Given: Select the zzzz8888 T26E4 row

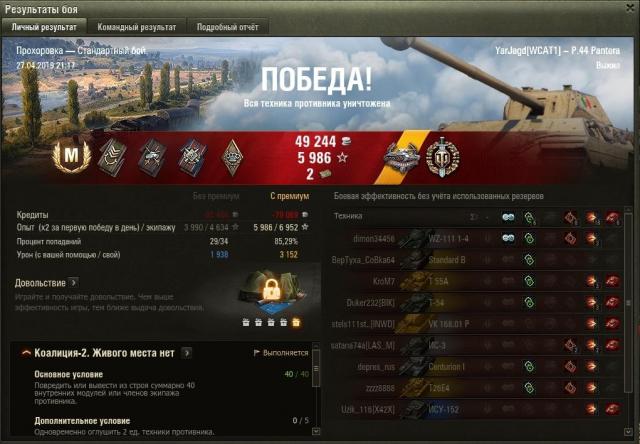Looking at the screenshot, I should pyautogui.click(x=480, y=390).
